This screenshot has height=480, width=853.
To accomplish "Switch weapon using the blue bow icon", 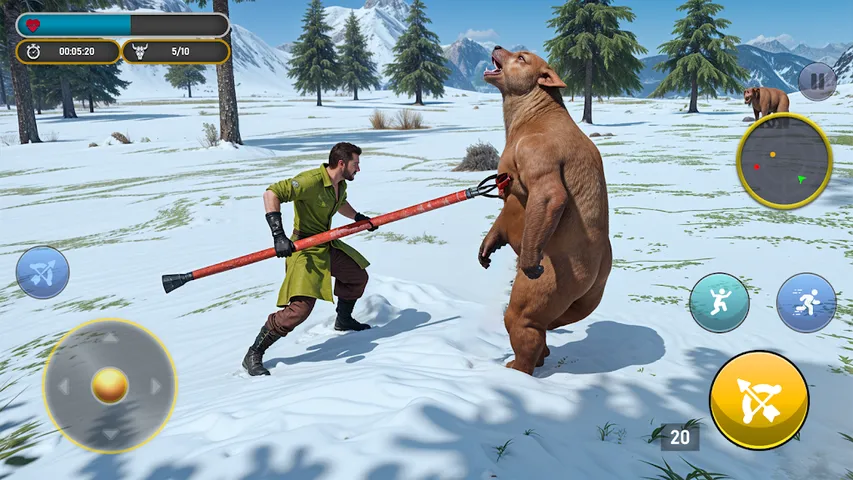I will pos(42,272).
